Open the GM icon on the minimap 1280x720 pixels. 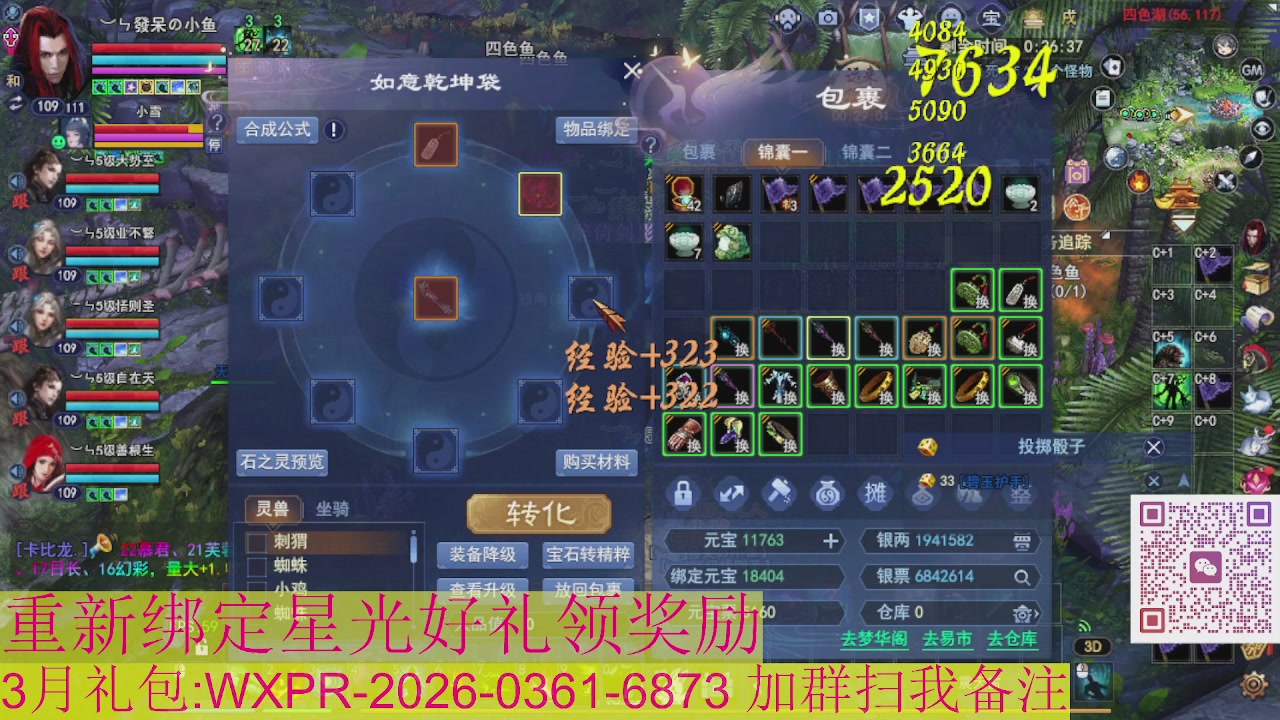(x=1250, y=70)
